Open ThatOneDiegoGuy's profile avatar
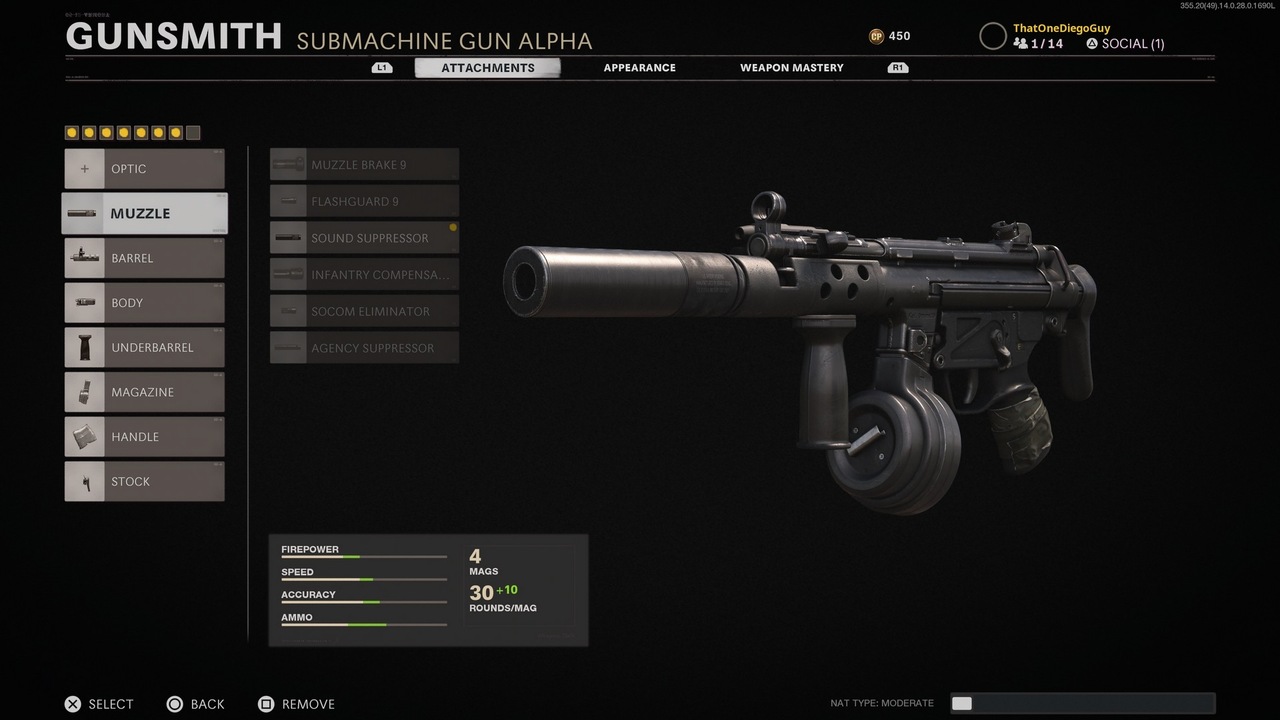The width and height of the screenshot is (1280, 720). click(x=993, y=36)
